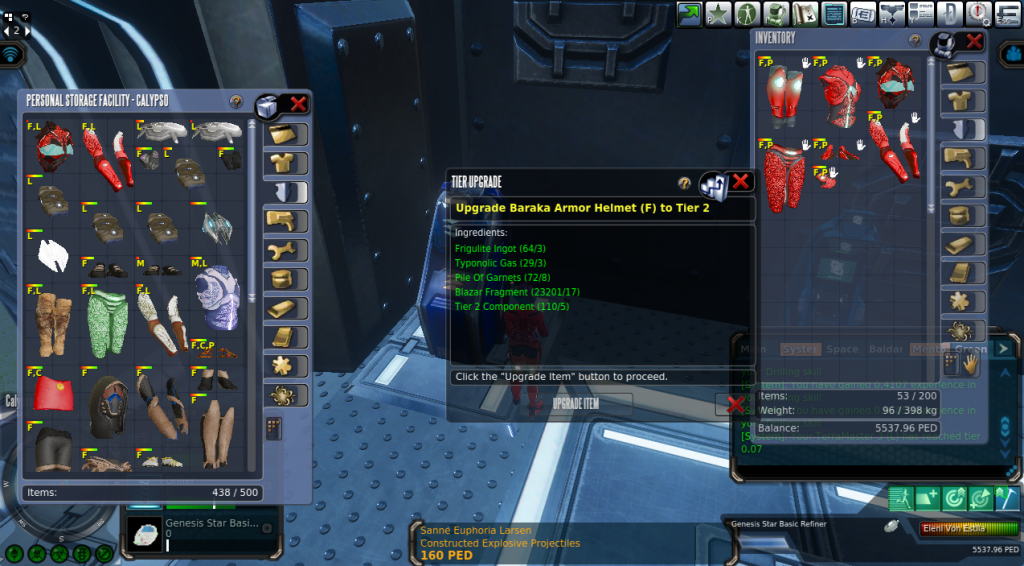Switch chat to the Space tab

point(842,349)
